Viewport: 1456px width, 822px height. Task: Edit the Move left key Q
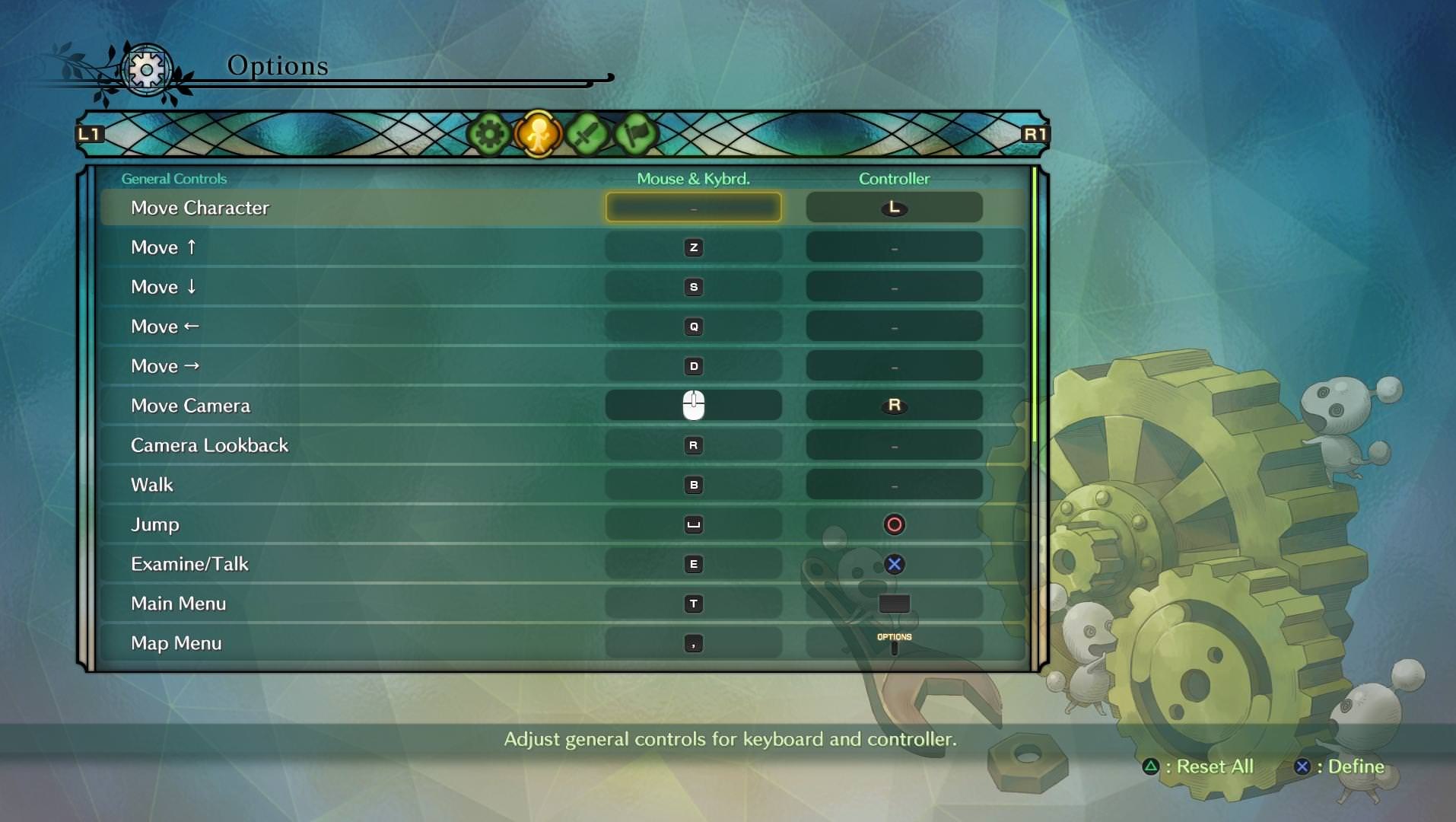[x=693, y=327]
